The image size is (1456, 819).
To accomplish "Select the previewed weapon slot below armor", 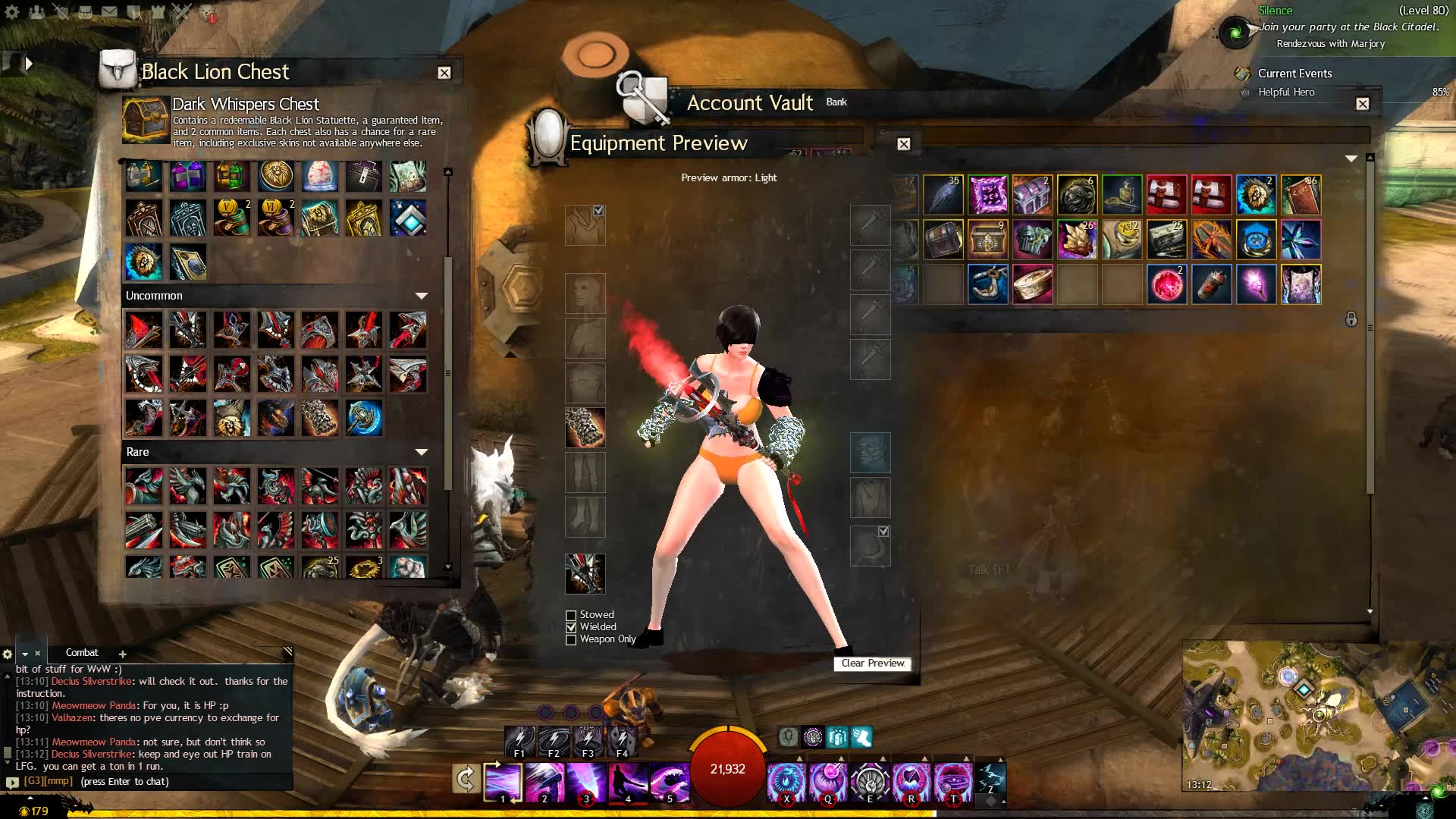I will click(585, 573).
